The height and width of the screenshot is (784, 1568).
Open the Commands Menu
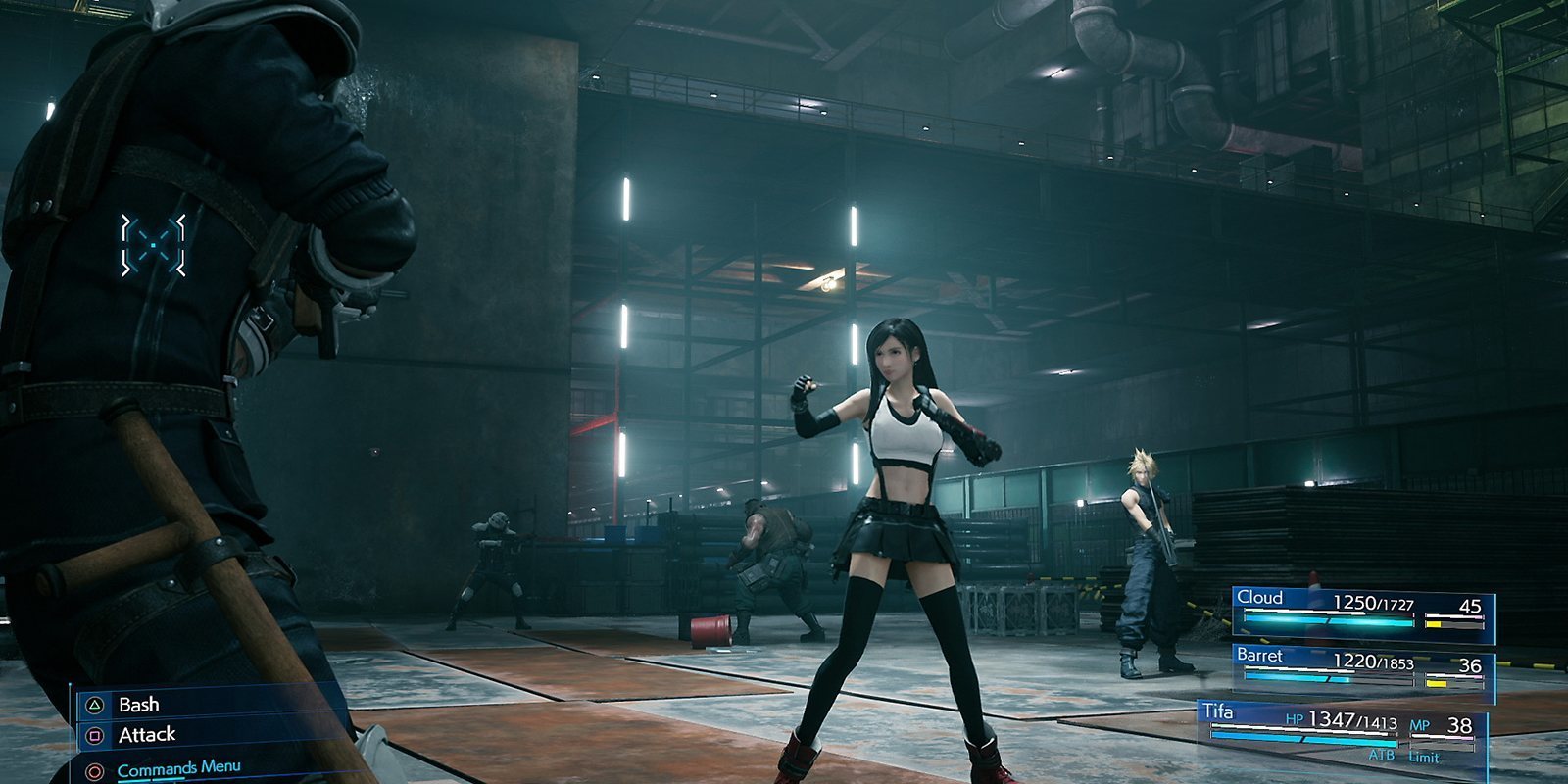[x=177, y=766]
